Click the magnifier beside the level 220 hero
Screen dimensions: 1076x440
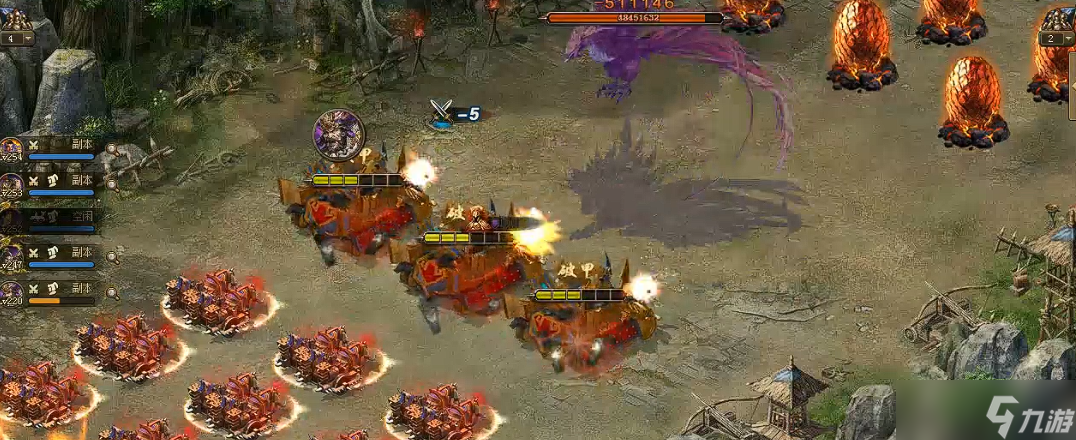[111, 293]
